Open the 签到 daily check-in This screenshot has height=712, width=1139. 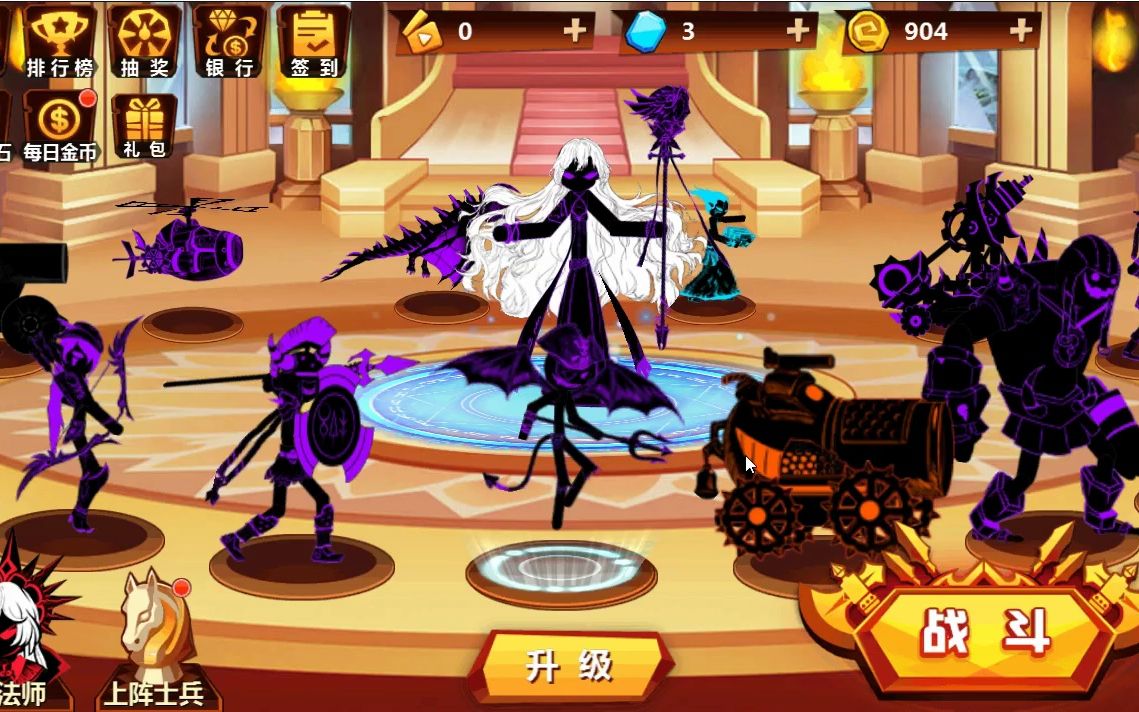(x=314, y=40)
